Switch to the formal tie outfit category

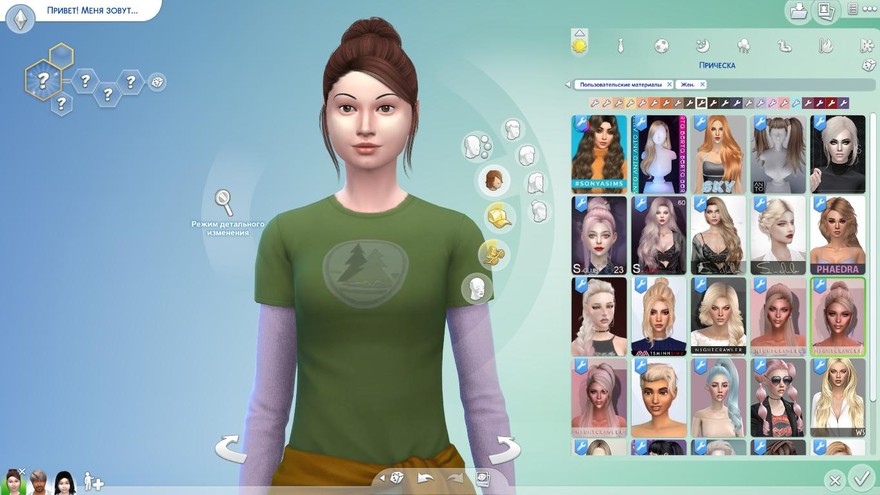tap(620, 46)
